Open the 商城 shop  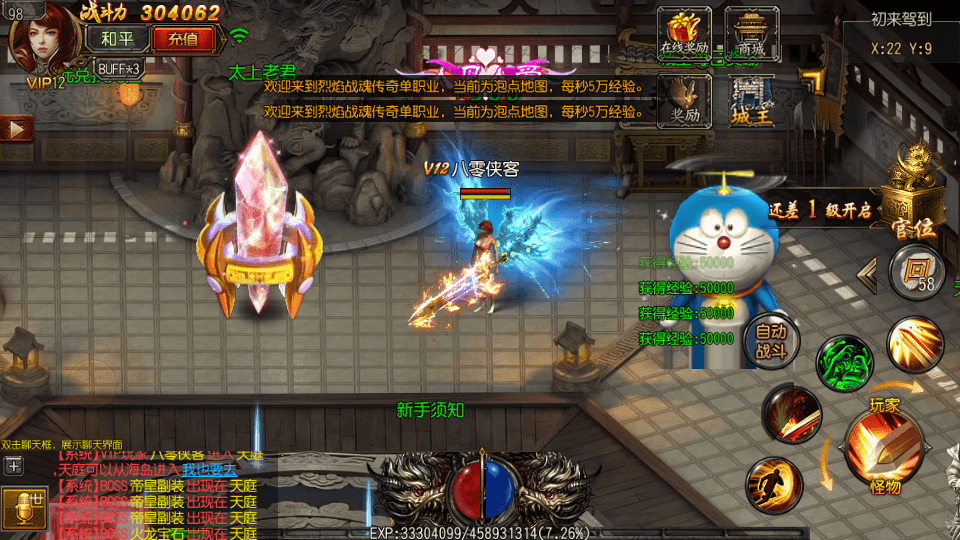[x=751, y=31]
